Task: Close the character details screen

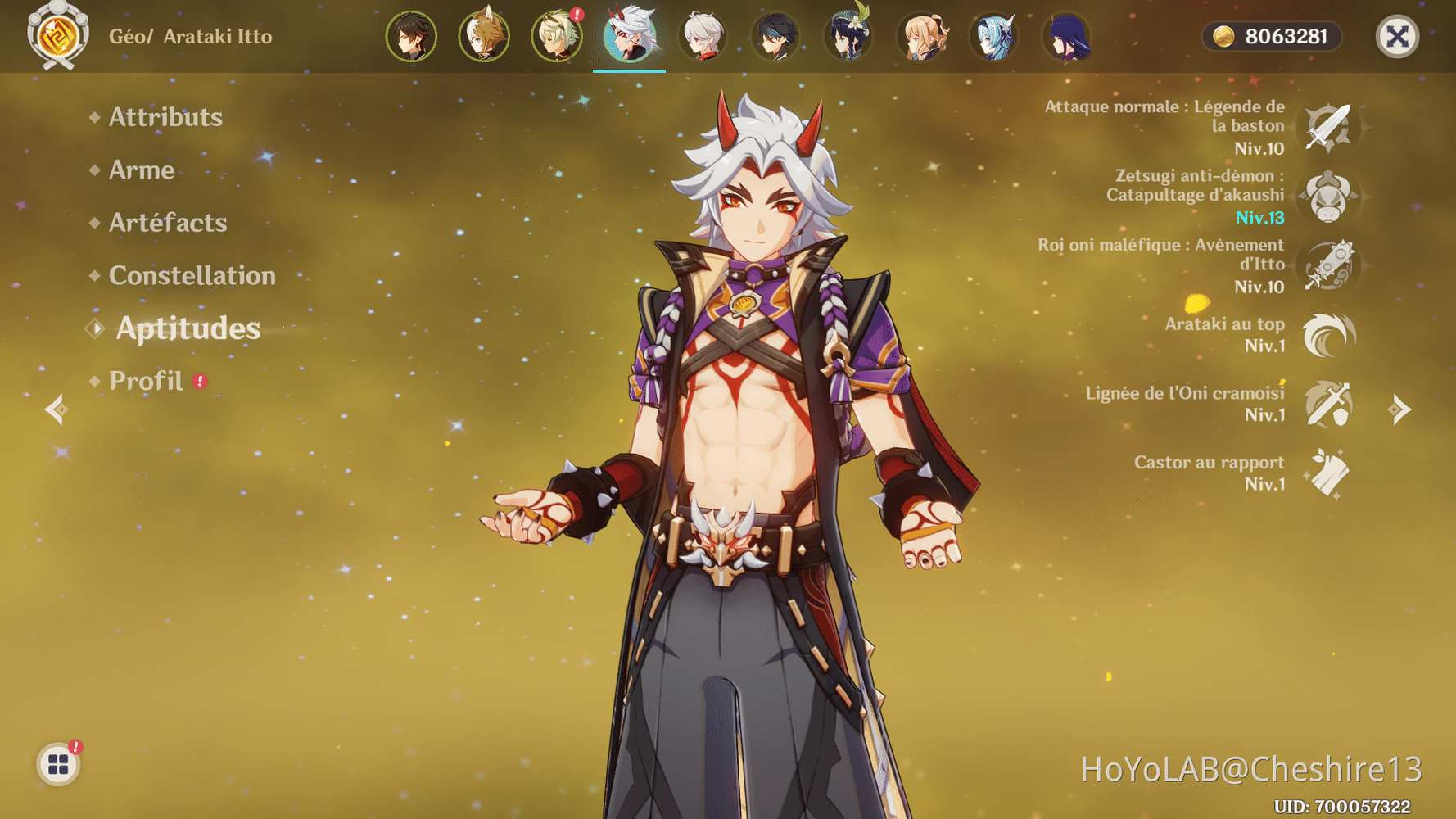Action: coord(1397,35)
